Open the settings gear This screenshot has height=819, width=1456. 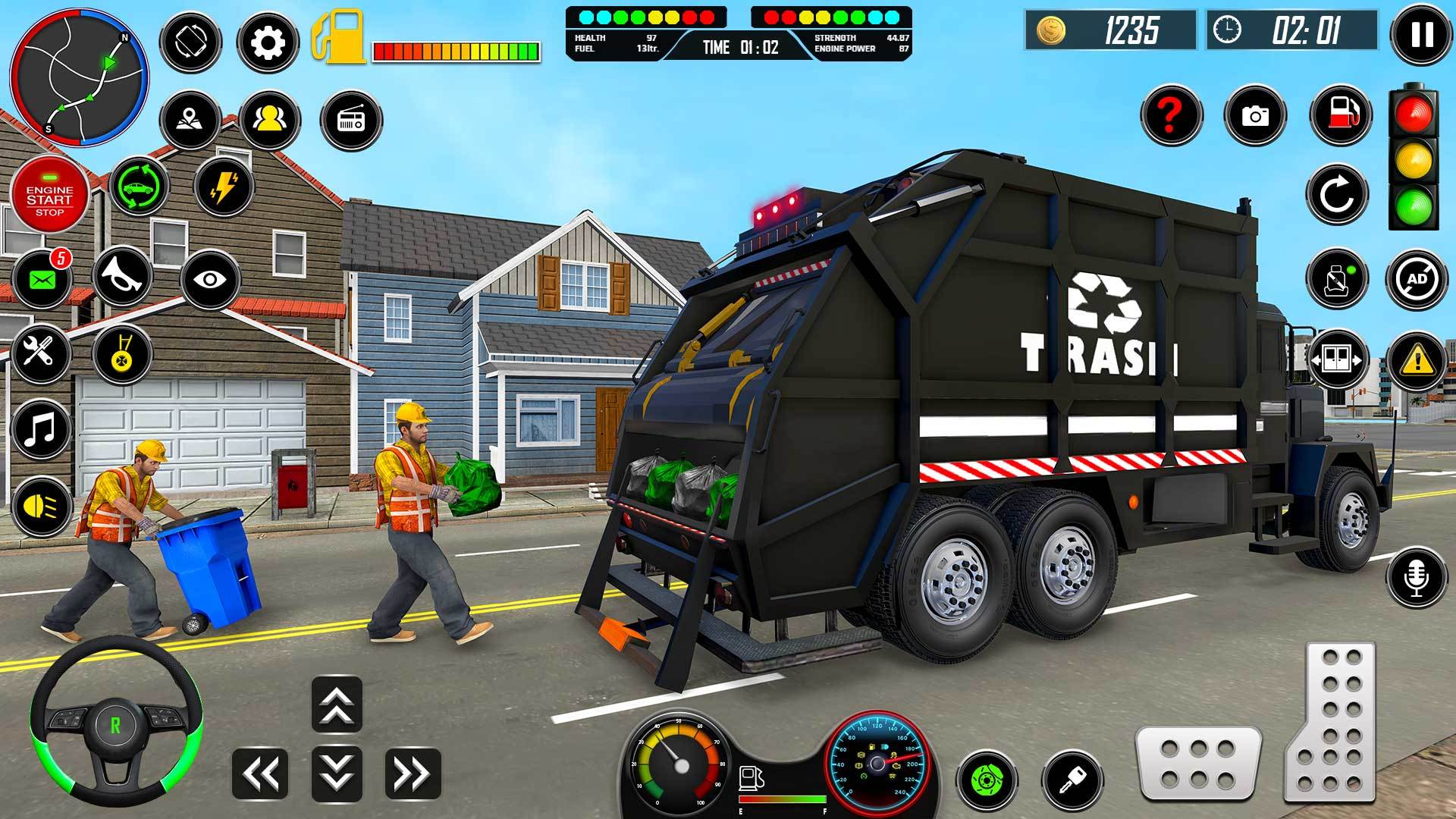point(267,43)
